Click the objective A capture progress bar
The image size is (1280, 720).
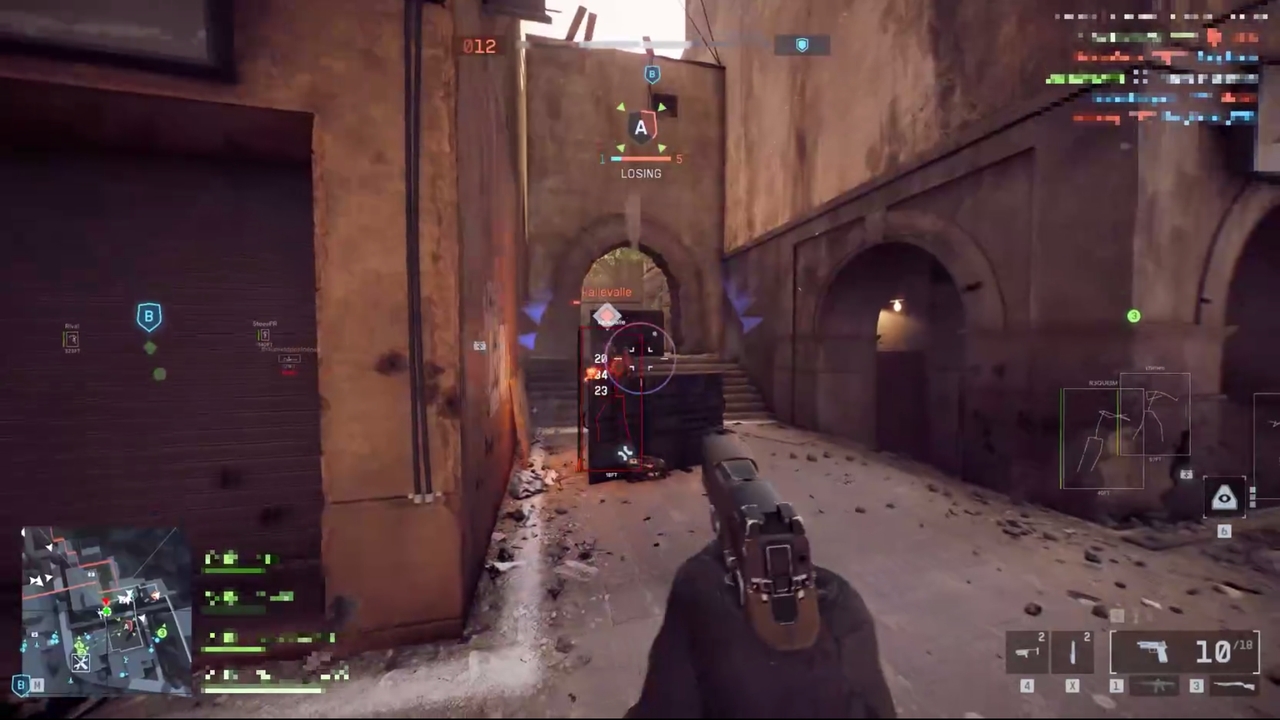click(640, 158)
